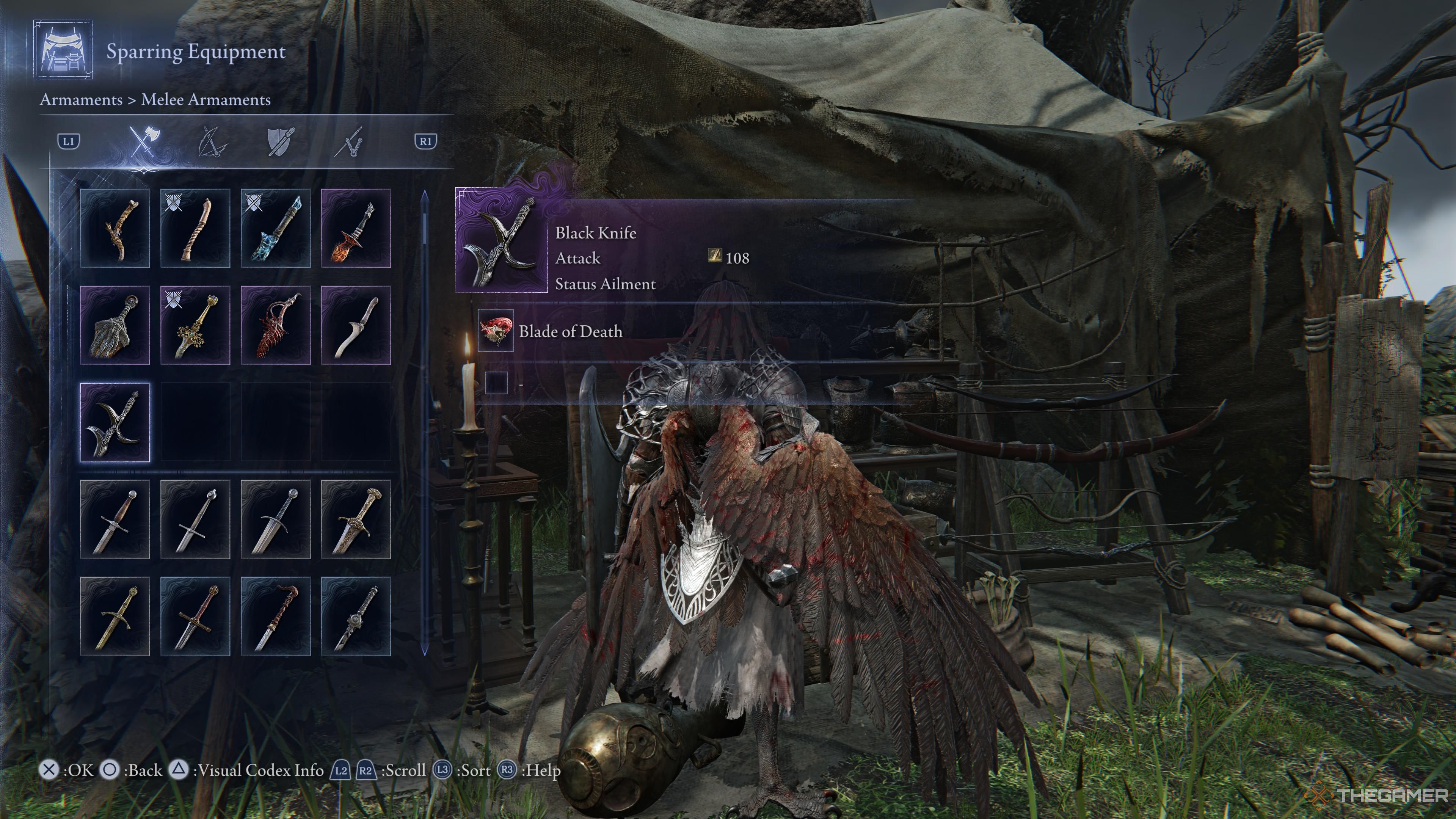Pick the red spiked claw dagger
Image resolution: width=1456 pixels, height=819 pixels.
point(275,325)
